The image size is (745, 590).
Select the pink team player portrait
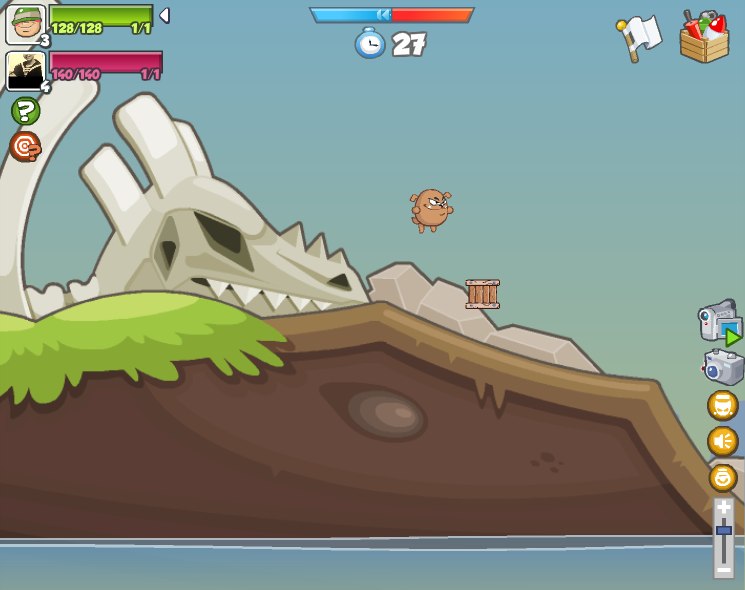click(24, 71)
